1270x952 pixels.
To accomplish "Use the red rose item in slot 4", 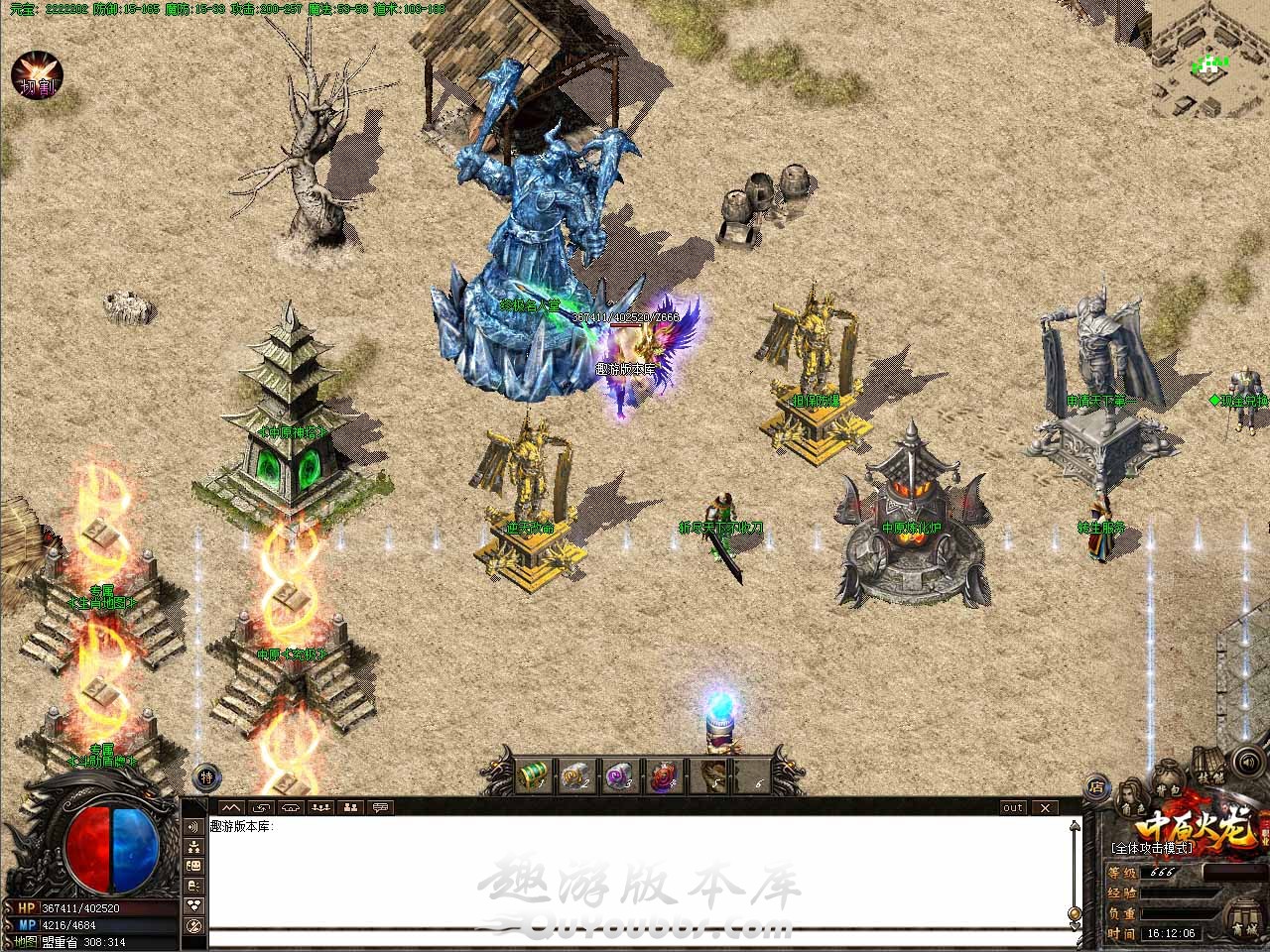I will point(664,775).
